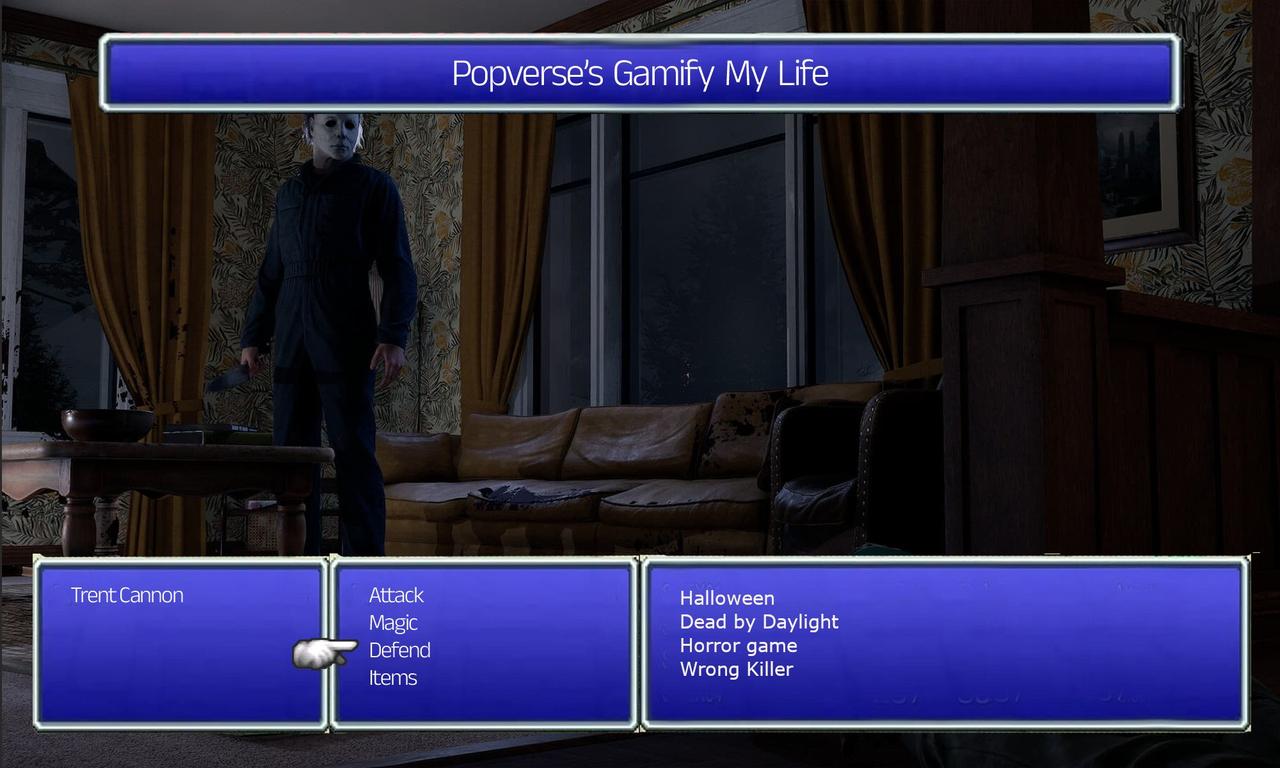1280x768 pixels.
Task: Pick Horror game from the target list
Action: 738,645
